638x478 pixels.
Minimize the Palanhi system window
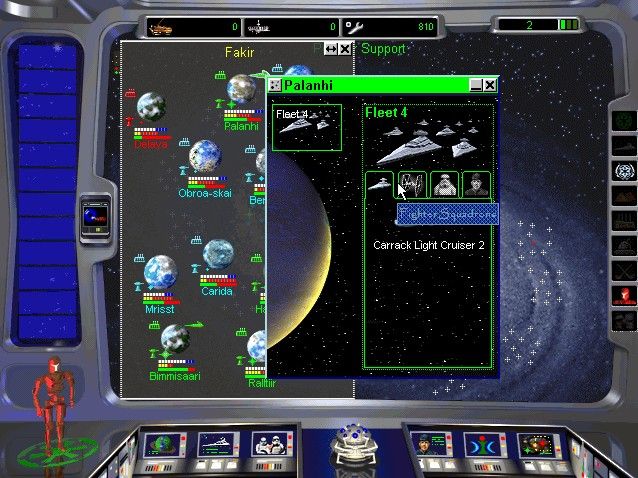476,86
